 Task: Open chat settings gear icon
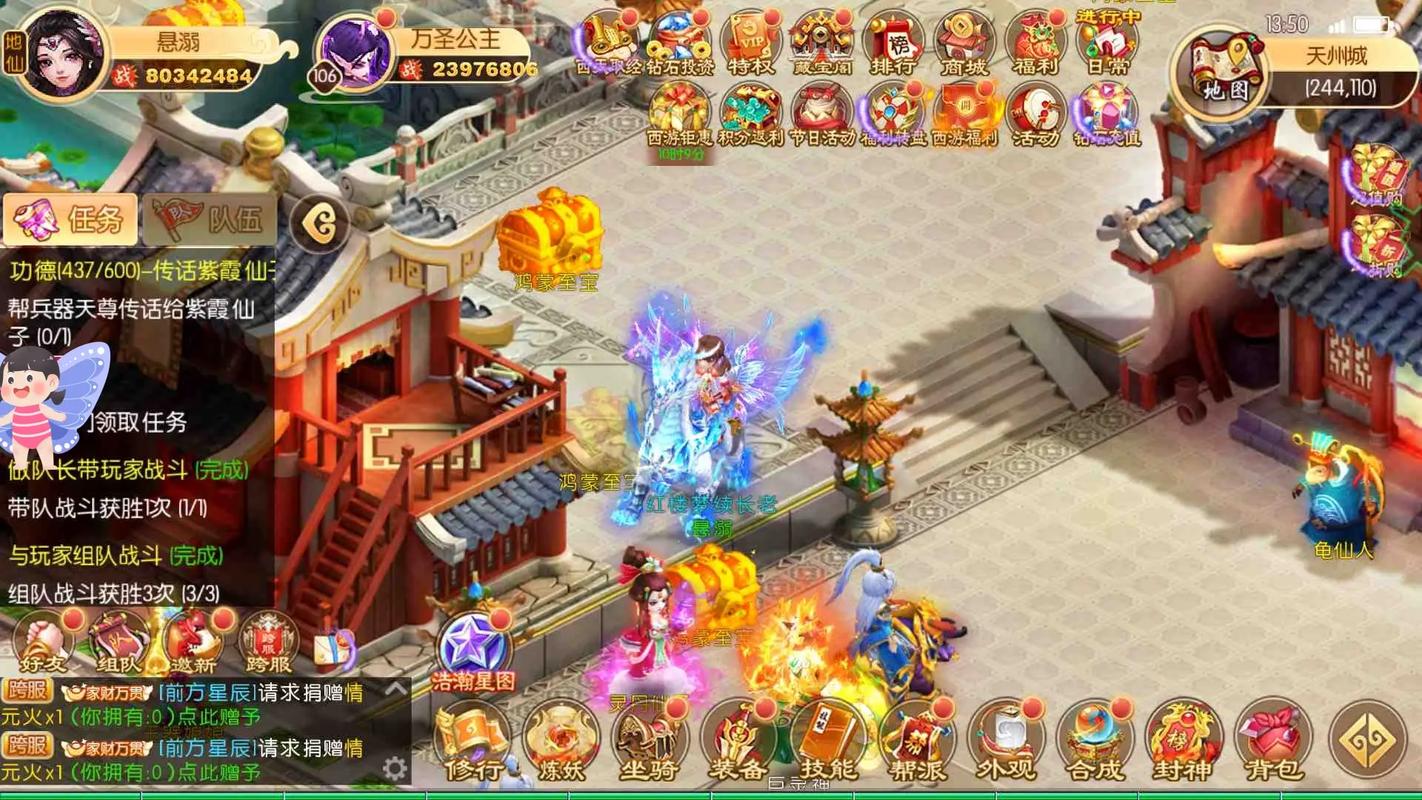(x=395, y=768)
